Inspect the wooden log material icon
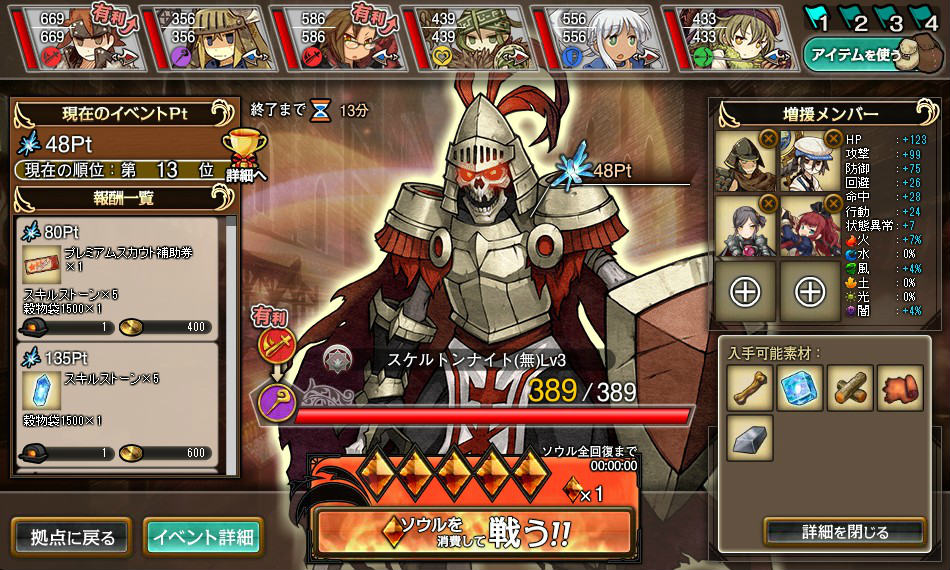This screenshot has height=570, width=950. 849,388
